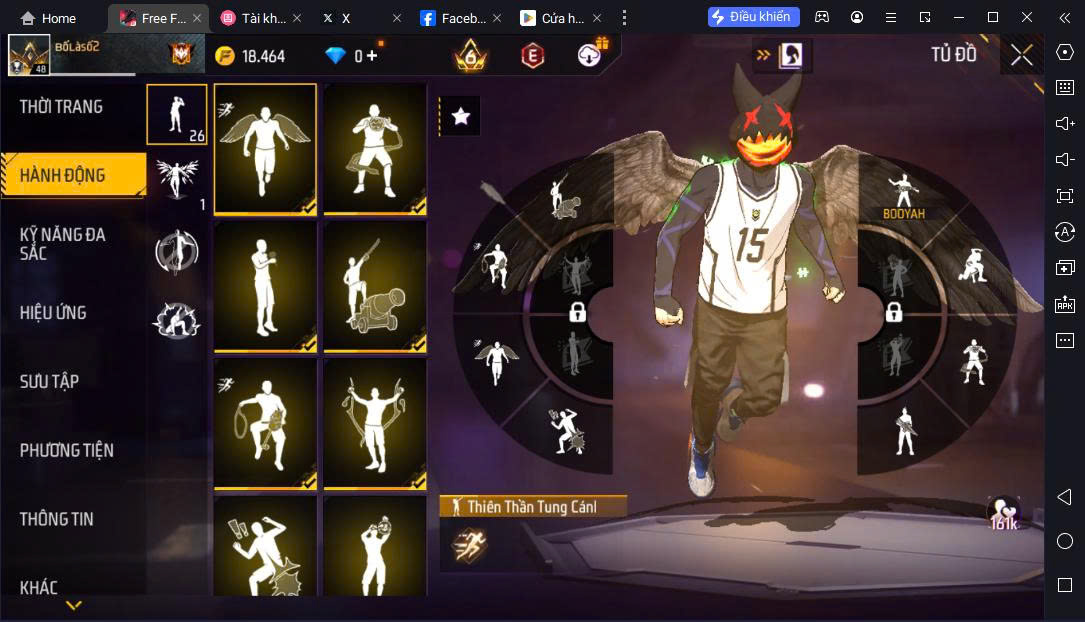Image resolution: width=1085 pixels, height=622 pixels.
Task: Select the cannon emote in the grid
Action: [375, 286]
